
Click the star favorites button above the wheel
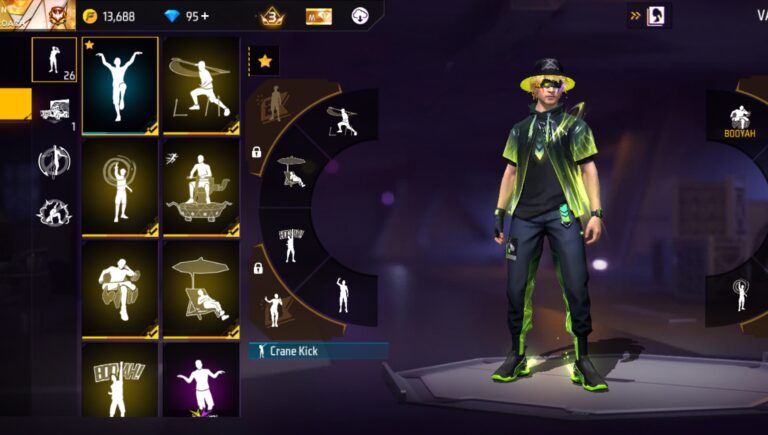coord(265,61)
